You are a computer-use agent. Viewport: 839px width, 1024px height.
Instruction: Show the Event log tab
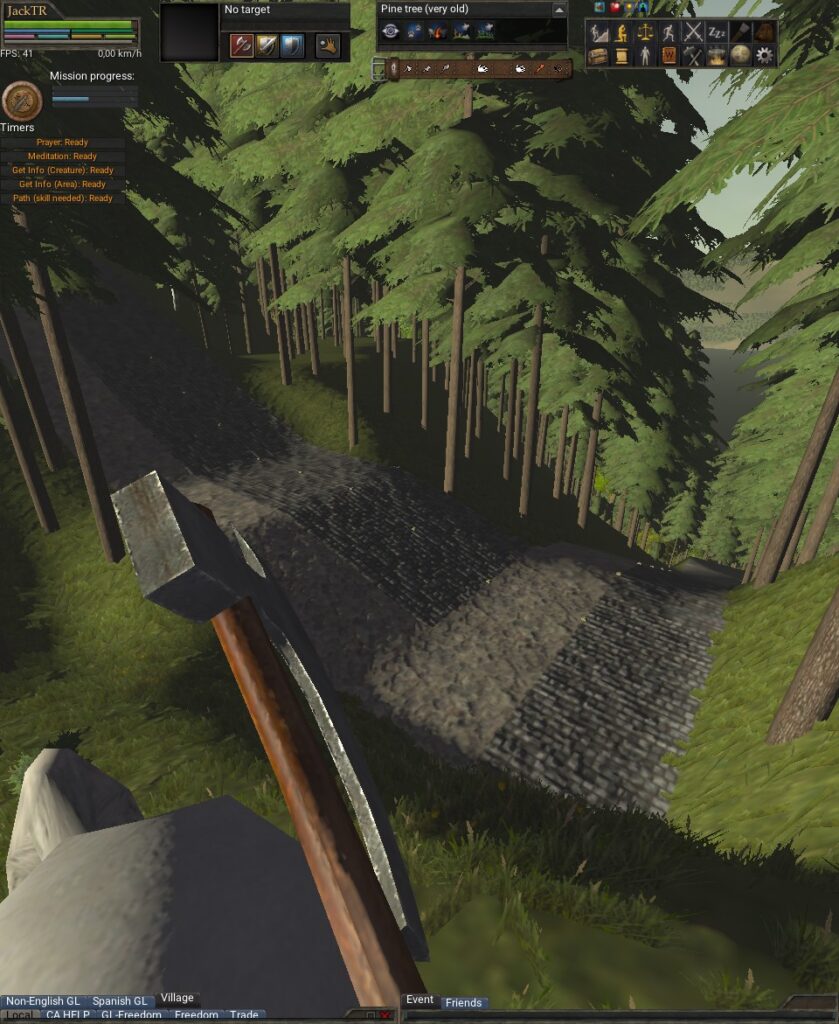pos(420,999)
